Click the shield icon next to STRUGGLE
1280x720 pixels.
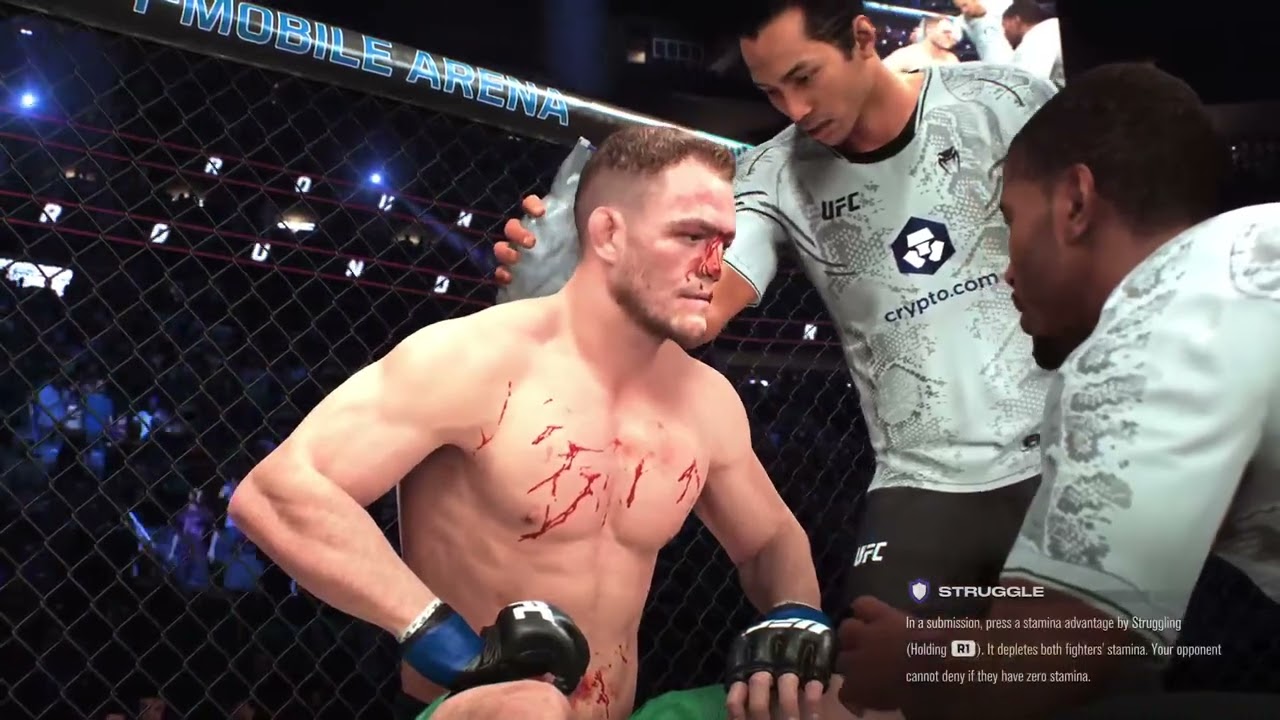918,589
